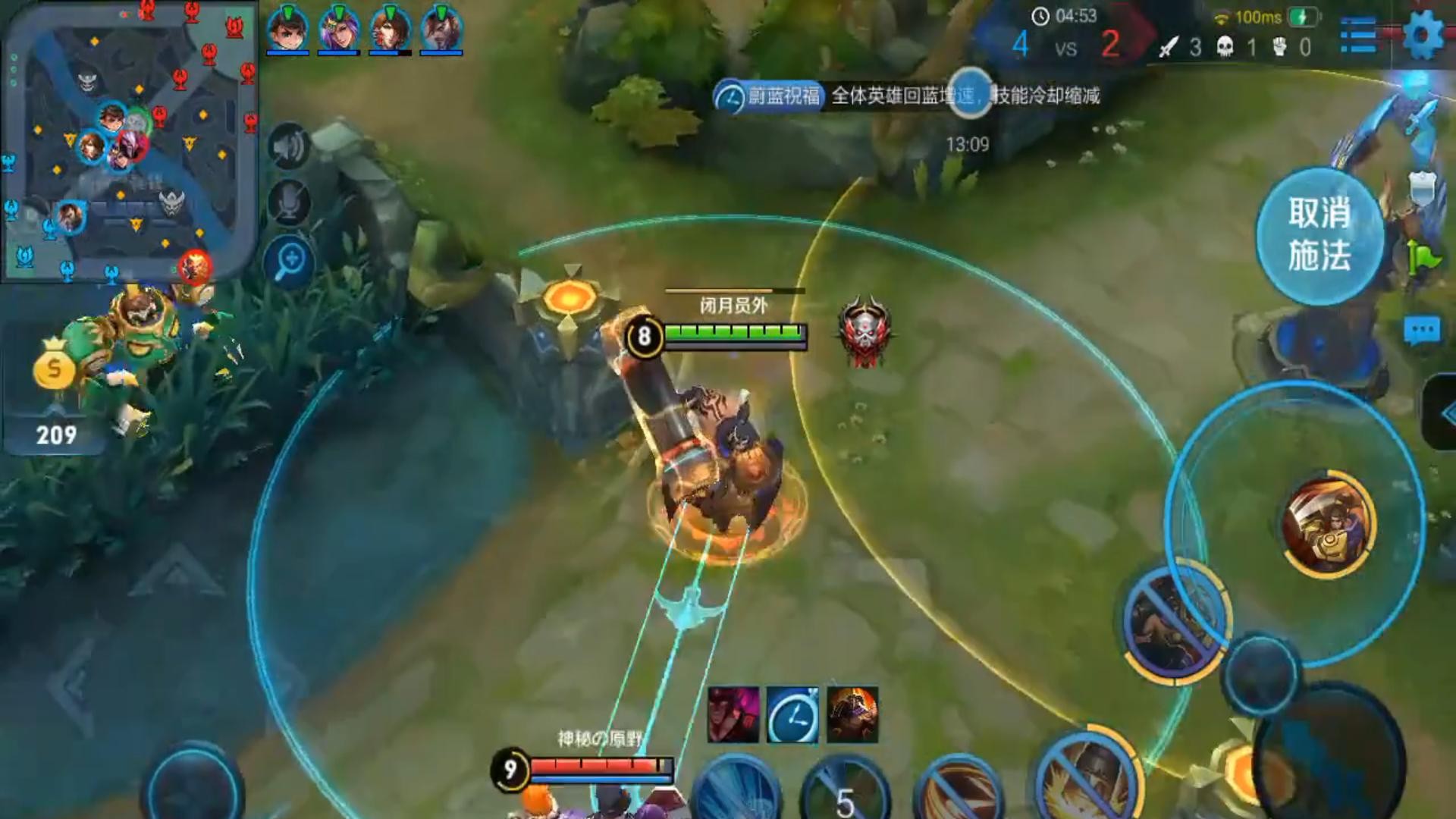Image resolution: width=1456 pixels, height=819 pixels.
Task: Activate the golden armored warrior skill
Action: coord(1329,525)
